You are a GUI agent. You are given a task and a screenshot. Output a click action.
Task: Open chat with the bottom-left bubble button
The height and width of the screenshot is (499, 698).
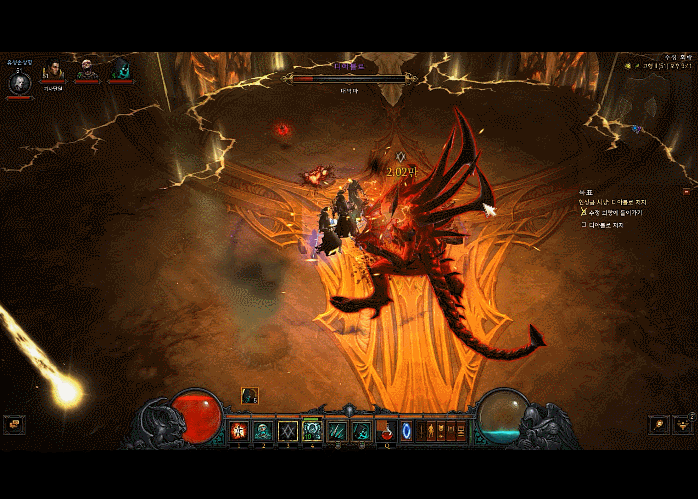click(x=13, y=425)
